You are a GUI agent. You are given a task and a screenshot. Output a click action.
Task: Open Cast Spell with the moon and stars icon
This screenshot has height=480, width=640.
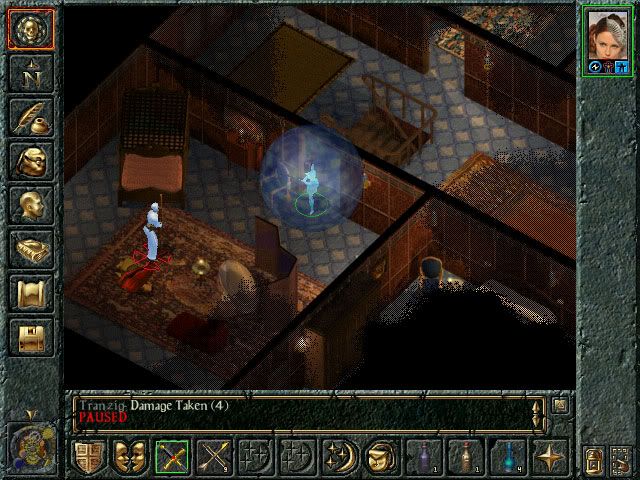coord(338,457)
